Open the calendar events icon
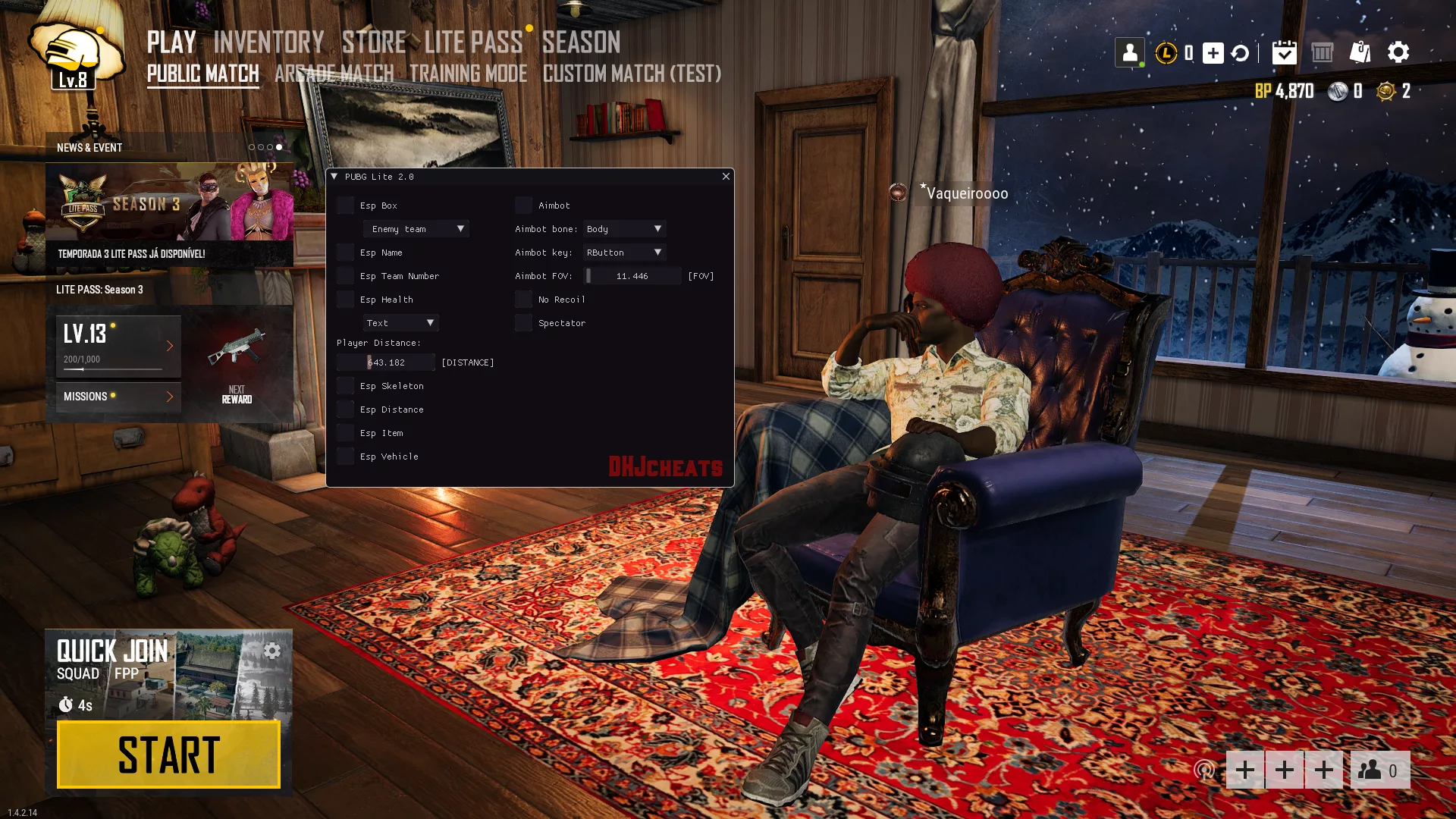 [x=1284, y=52]
